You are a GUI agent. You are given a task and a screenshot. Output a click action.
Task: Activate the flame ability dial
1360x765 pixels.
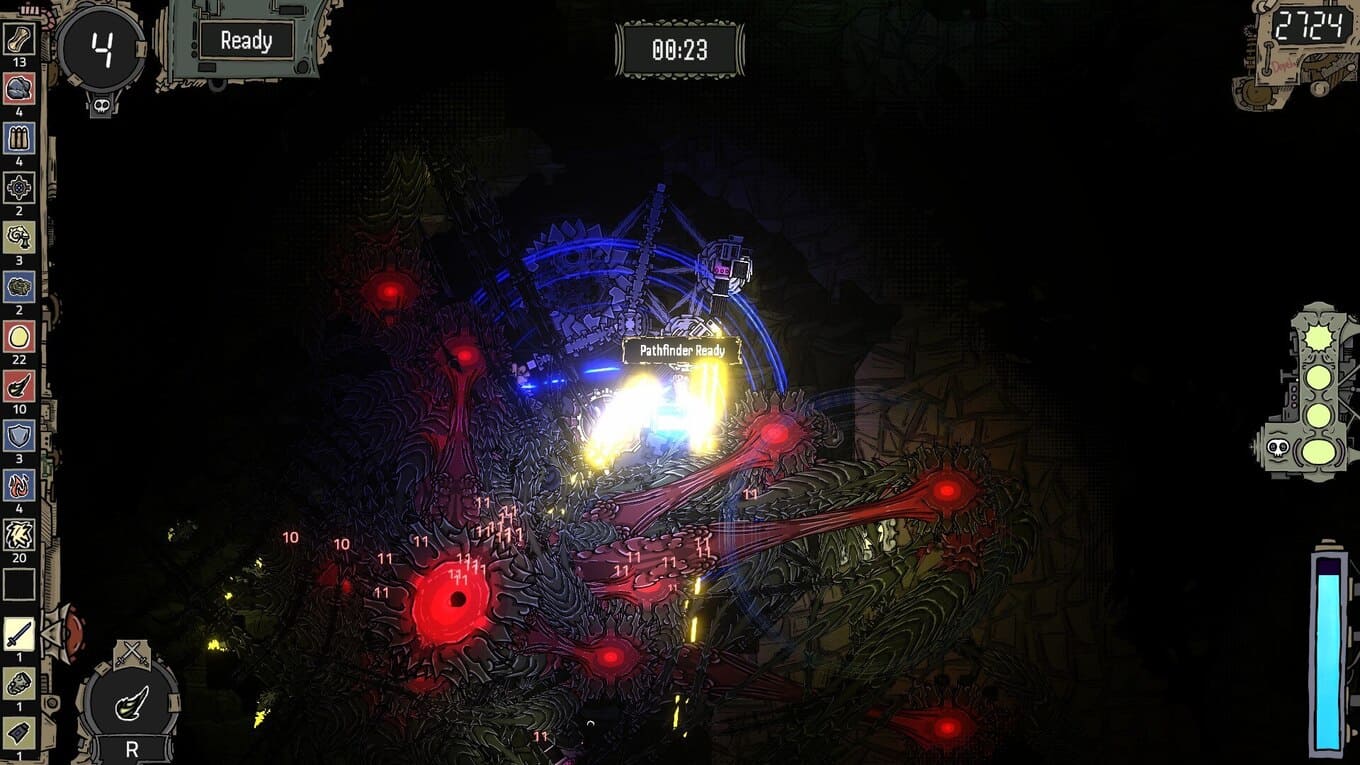pyautogui.click(x=131, y=704)
